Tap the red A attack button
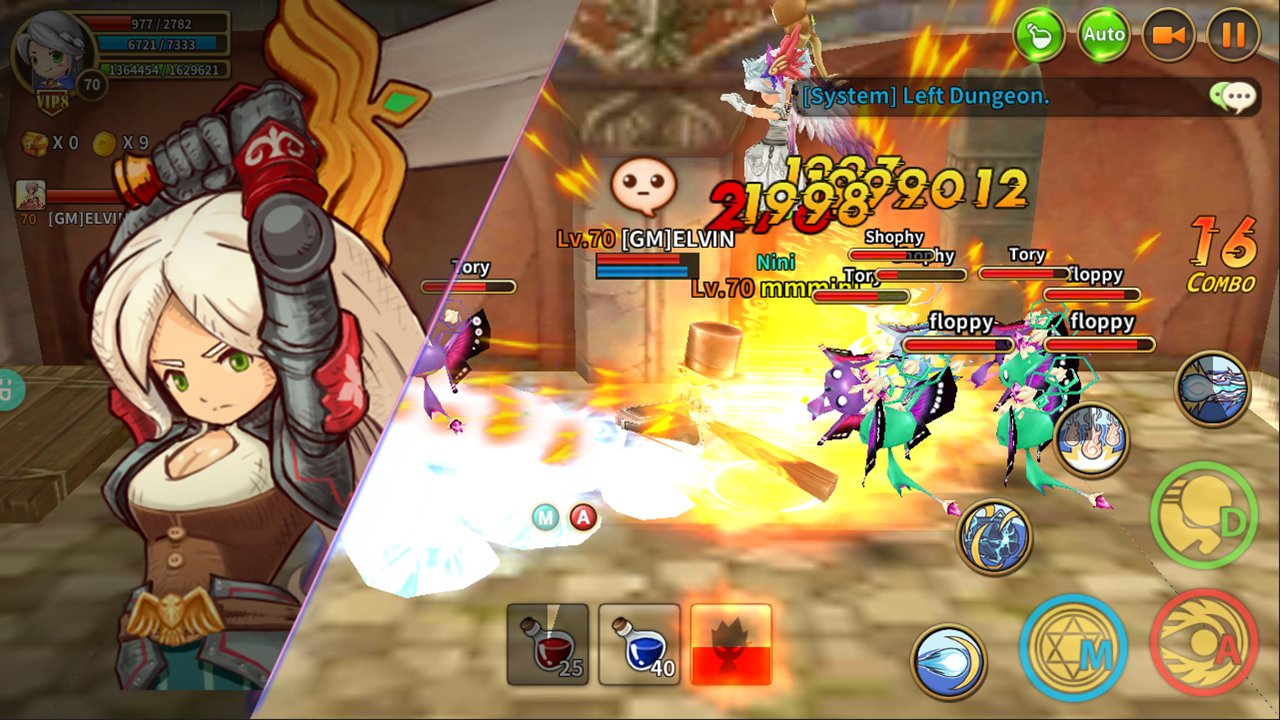 (1203, 643)
